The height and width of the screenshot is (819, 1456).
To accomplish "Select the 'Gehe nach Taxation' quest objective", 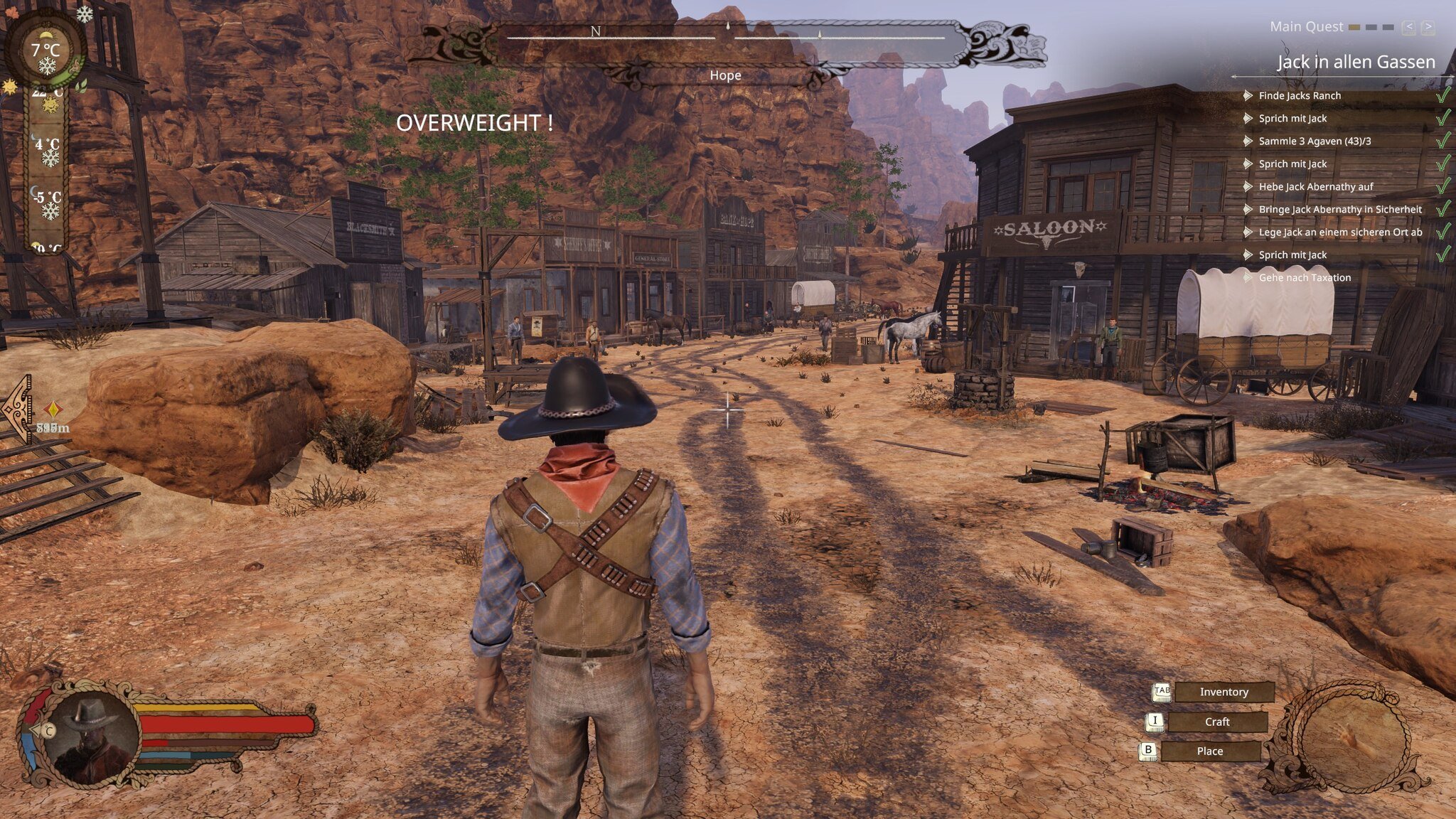I will 1304,277.
